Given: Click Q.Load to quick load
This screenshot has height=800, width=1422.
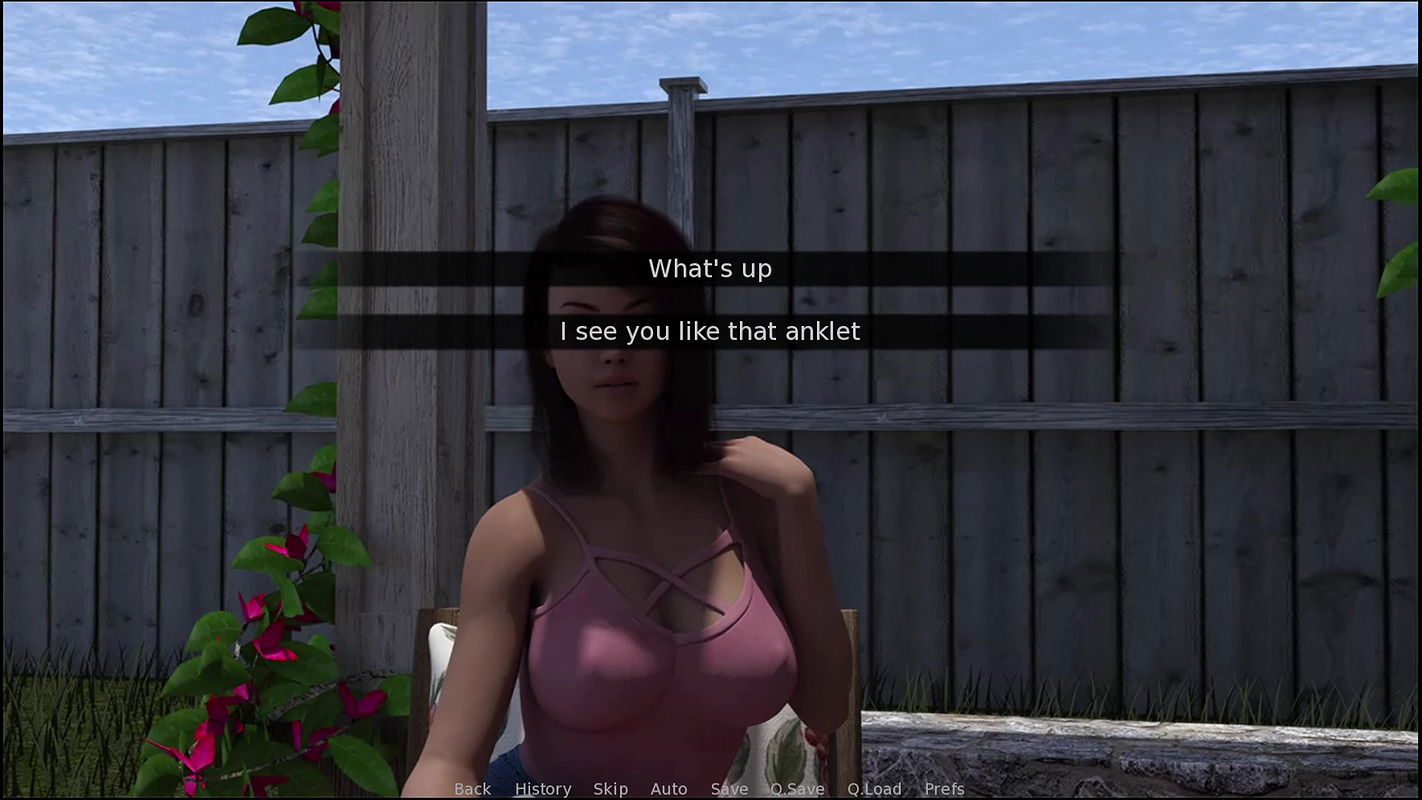Looking at the screenshot, I should coord(874,789).
